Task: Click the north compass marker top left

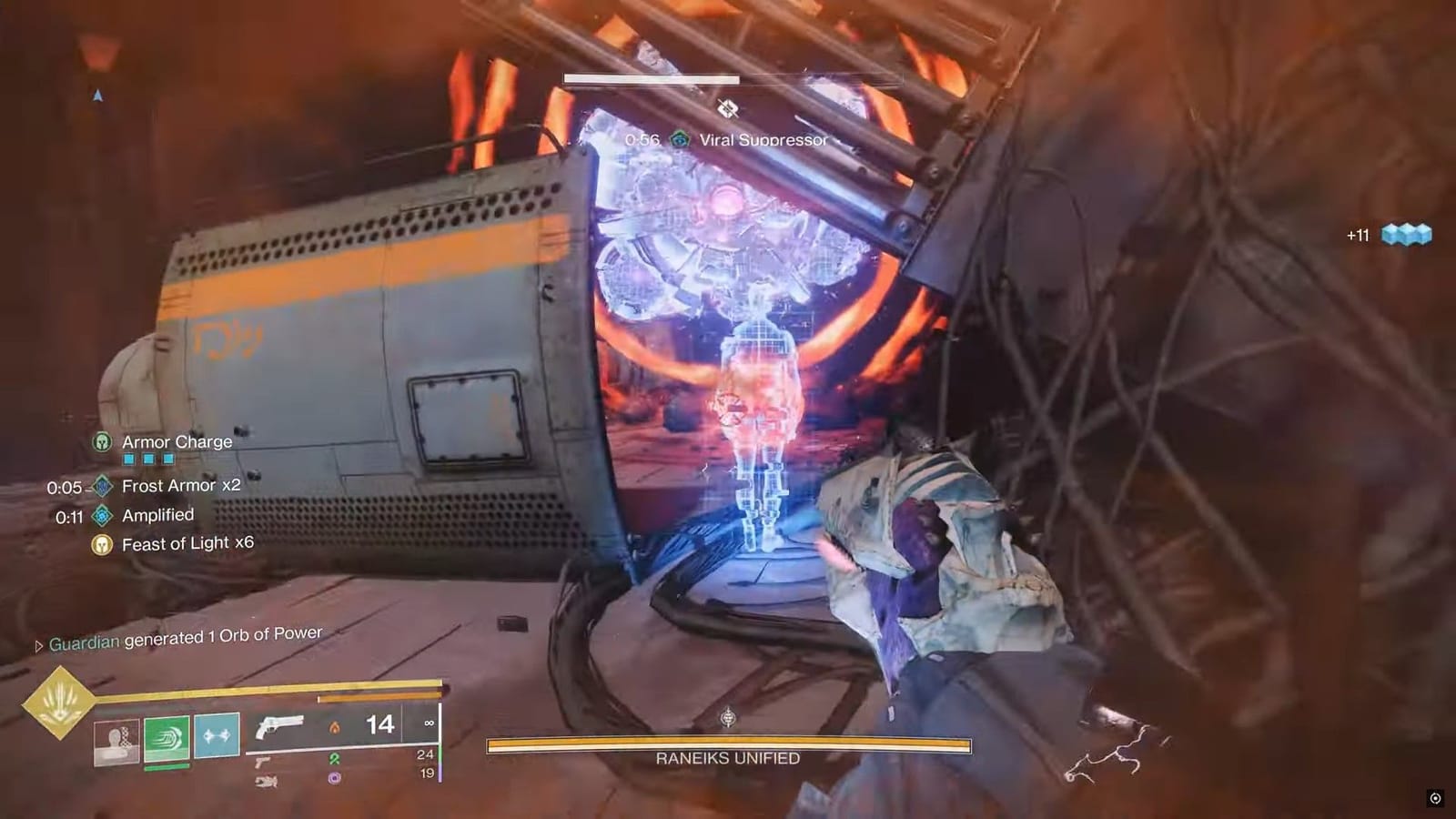Action: [98, 94]
